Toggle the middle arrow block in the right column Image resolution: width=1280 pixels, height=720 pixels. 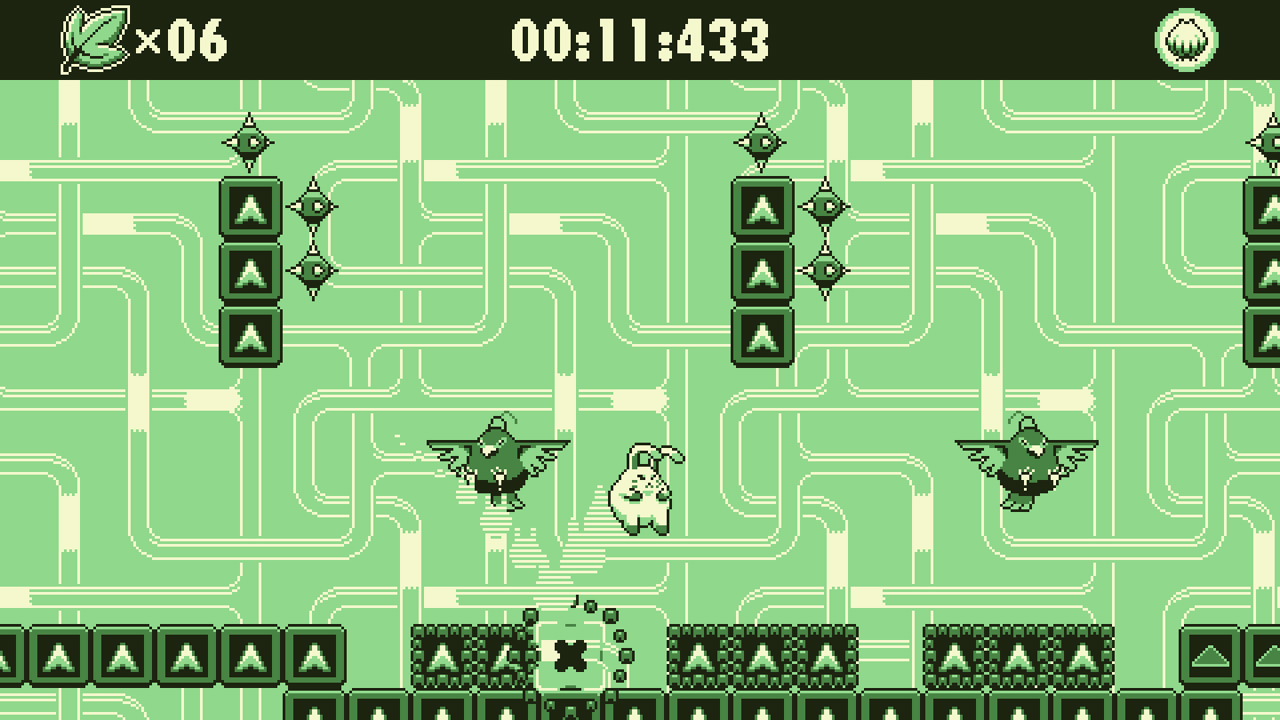(761, 272)
